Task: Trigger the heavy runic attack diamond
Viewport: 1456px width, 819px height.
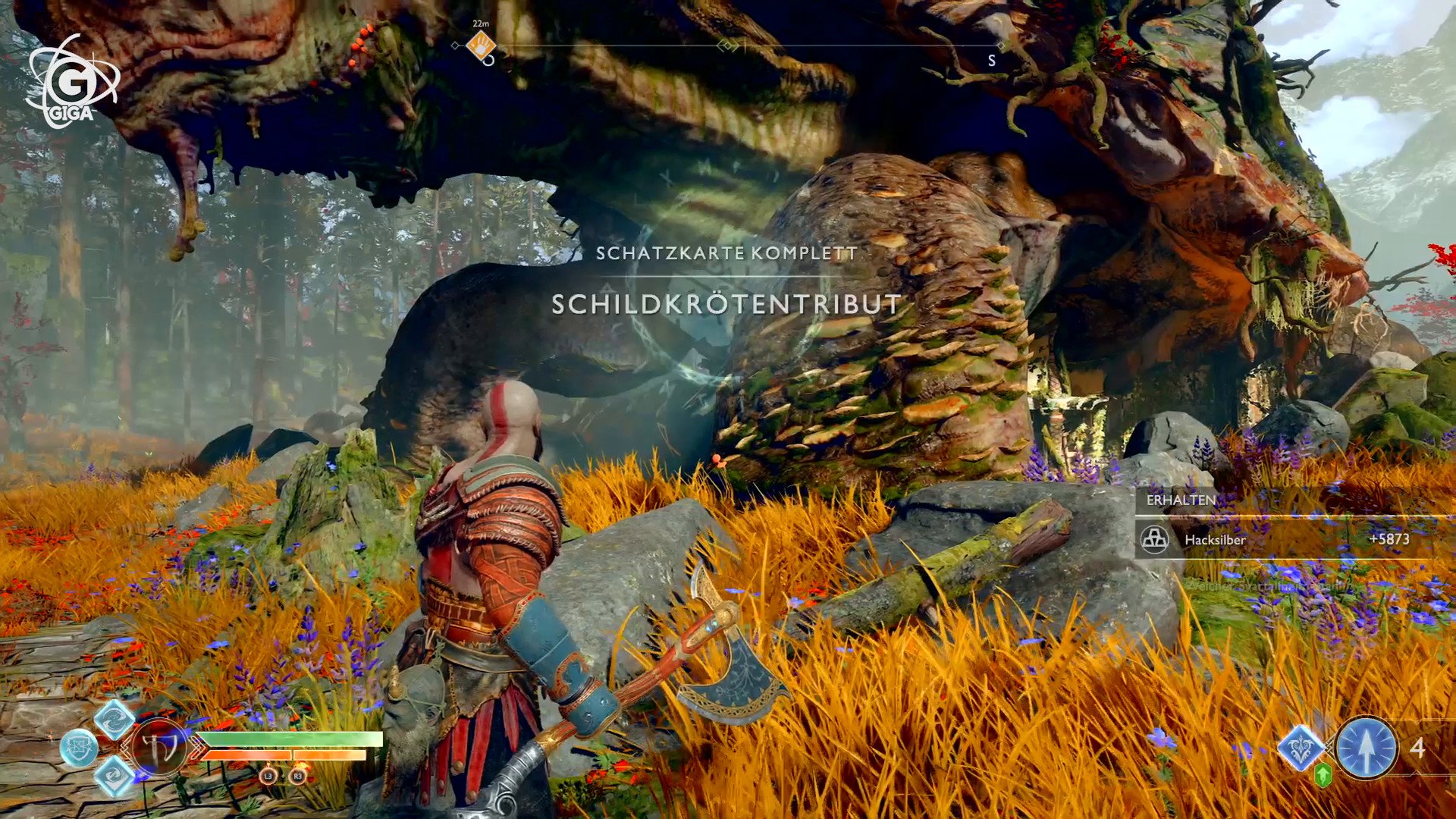Action: coord(115,777)
